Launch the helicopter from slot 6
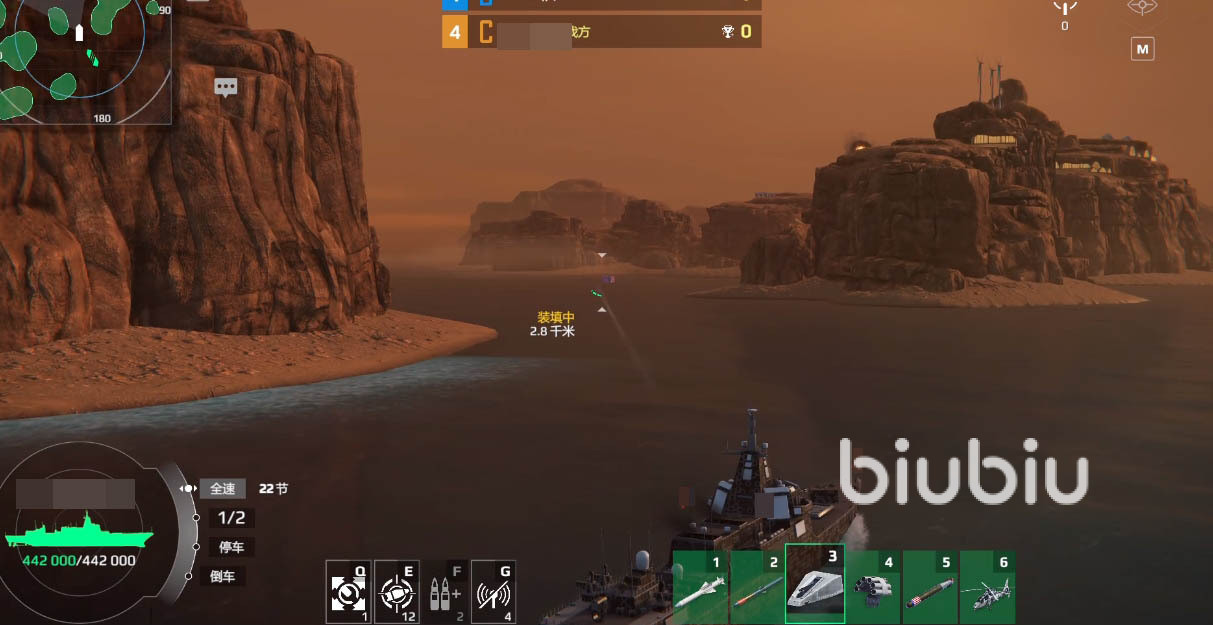Image resolution: width=1213 pixels, height=625 pixels. (987, 586)
